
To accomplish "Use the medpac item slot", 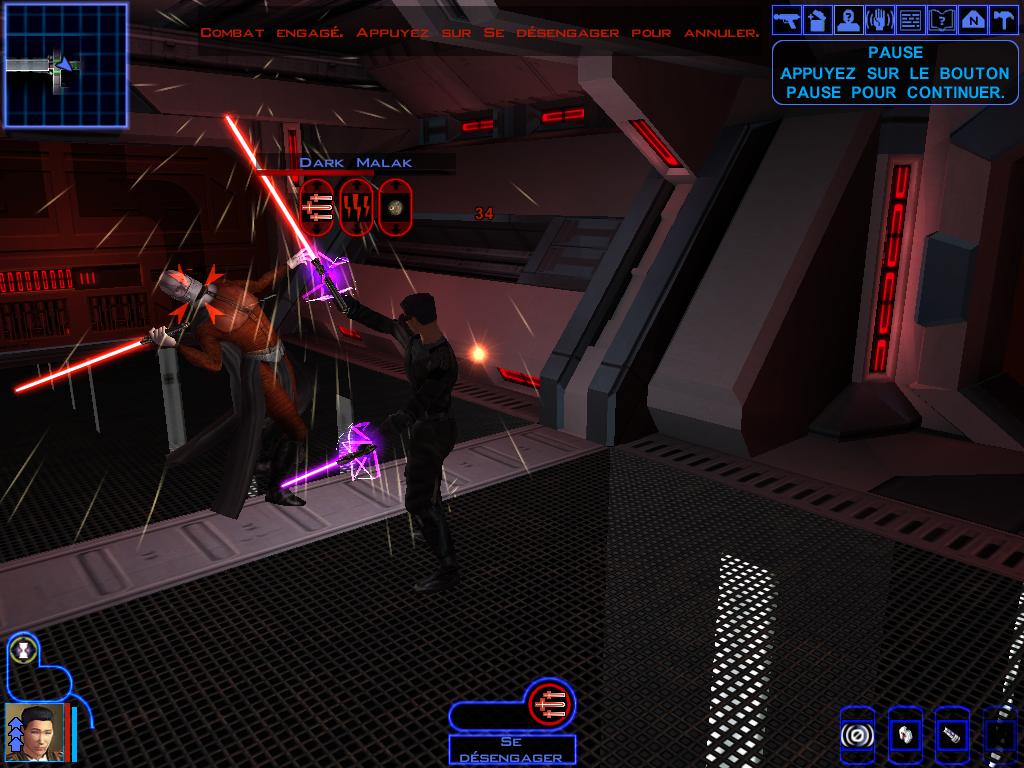I will (x=904, y=735).
